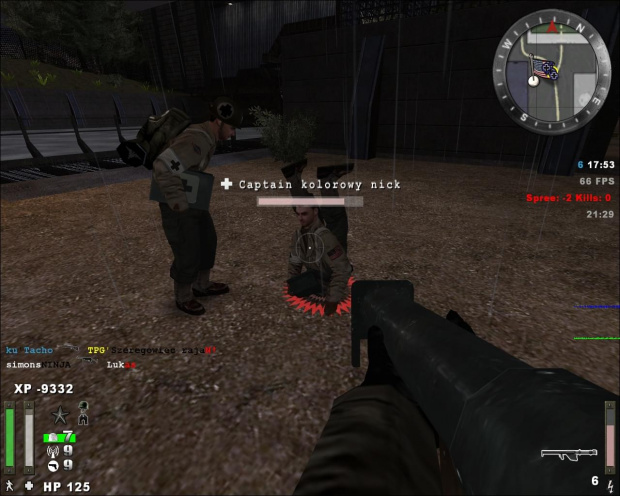
Task: Click the running man stamina icon
Action: tap(9, 486)
